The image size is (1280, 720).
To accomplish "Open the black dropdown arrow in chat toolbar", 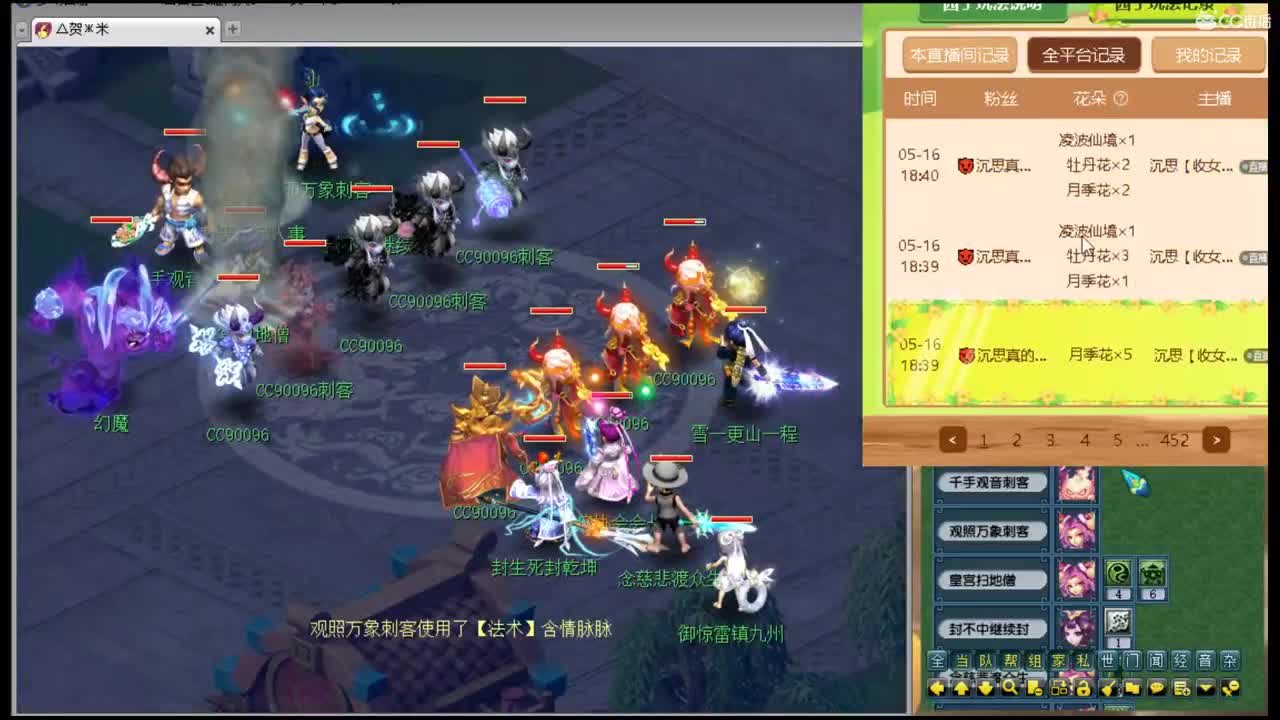I will (x=1206, y=688).
